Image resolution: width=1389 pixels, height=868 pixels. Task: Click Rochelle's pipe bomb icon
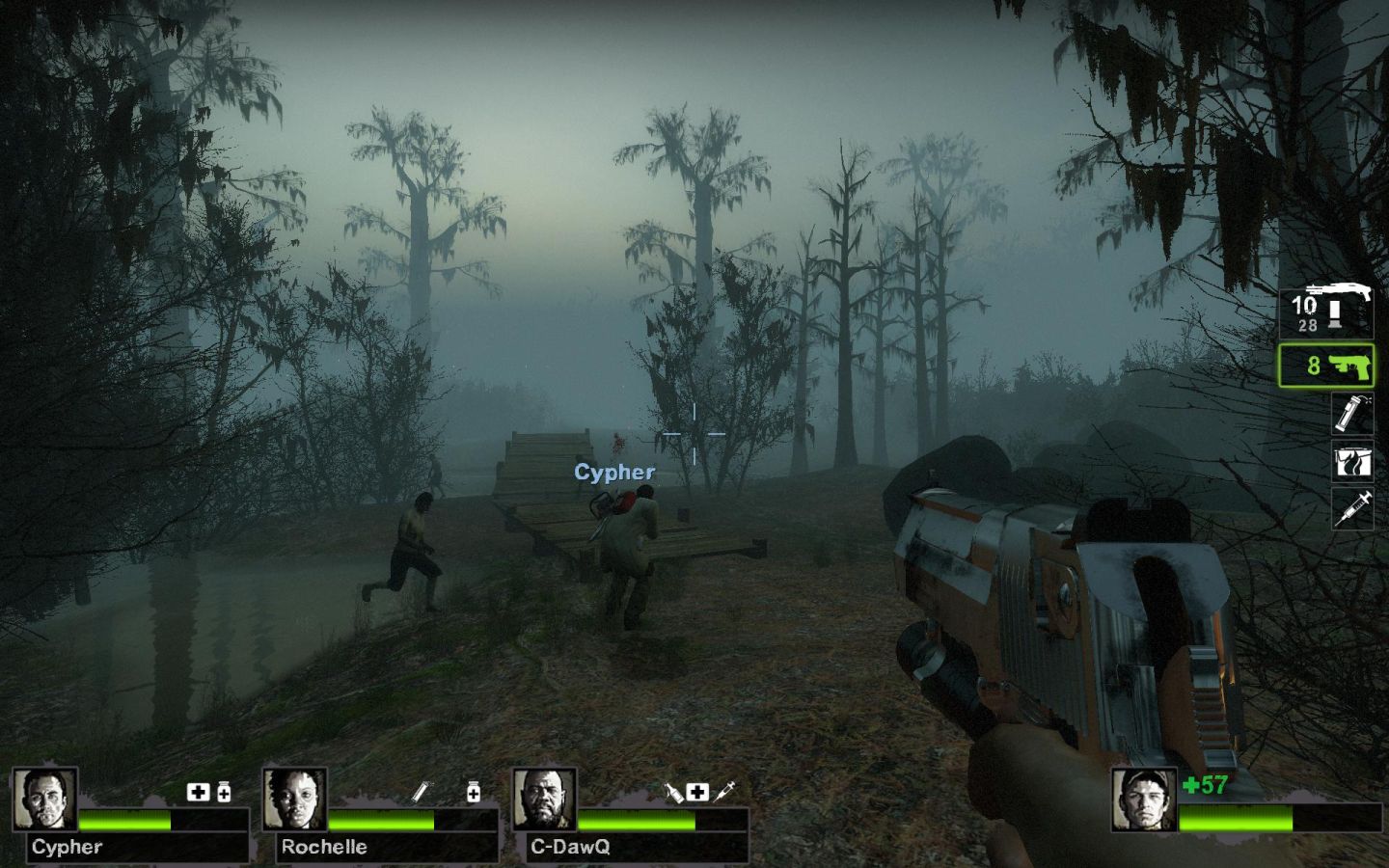click(421, 793)
